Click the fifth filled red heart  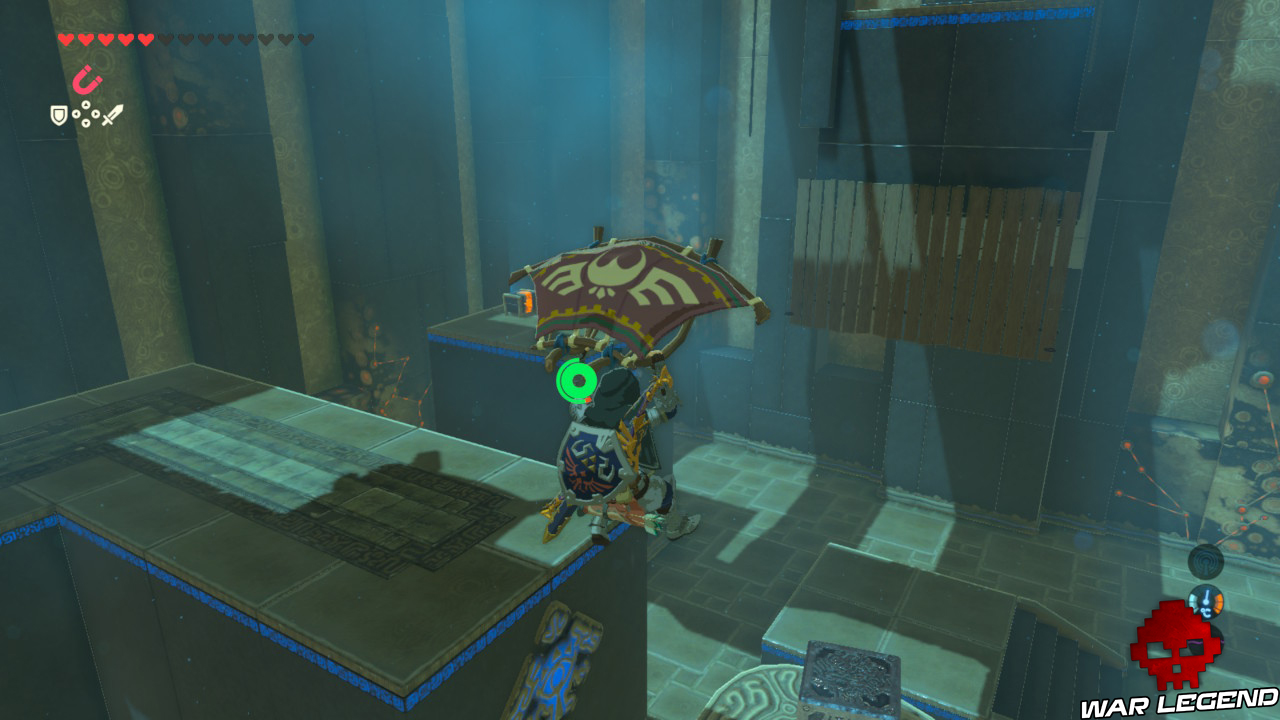pyautogui.click(x=144, y=38)
